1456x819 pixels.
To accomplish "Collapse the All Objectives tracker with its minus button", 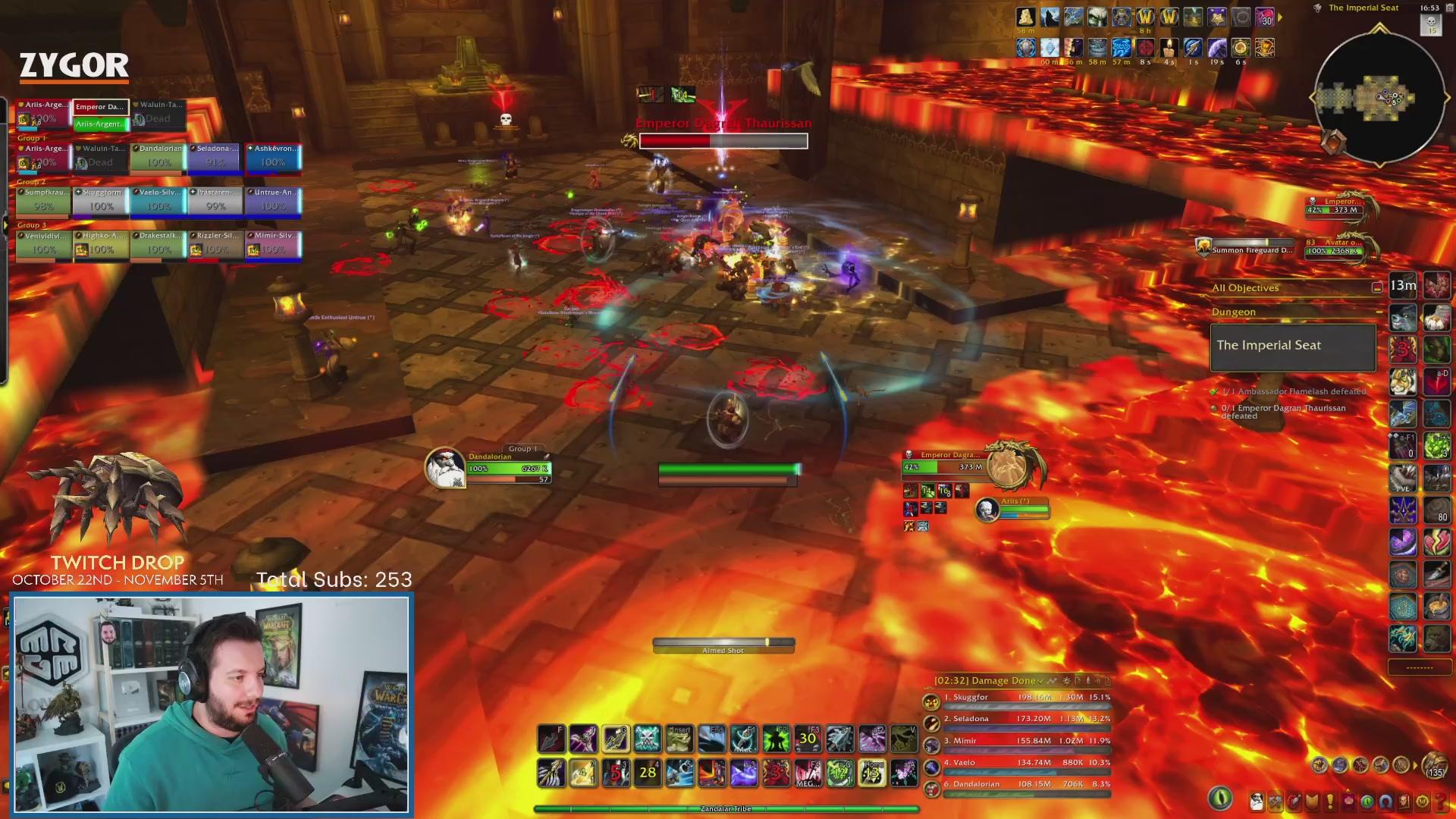I will click(x=1376, y=287).
